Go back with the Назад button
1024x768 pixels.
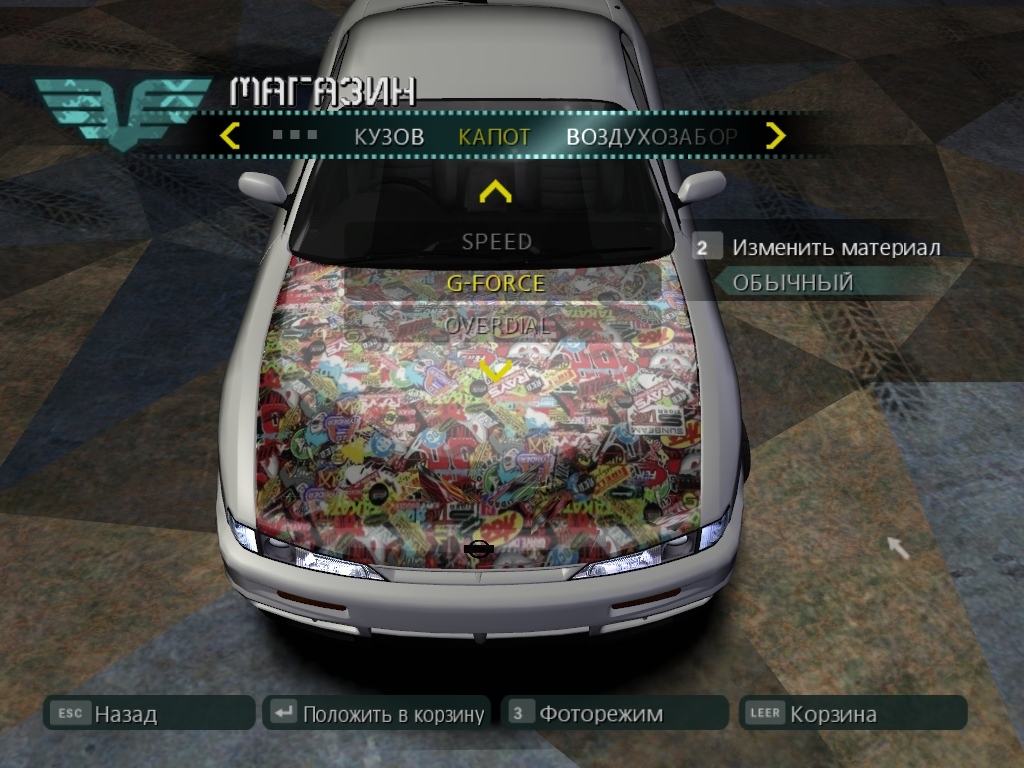(148, 713)
